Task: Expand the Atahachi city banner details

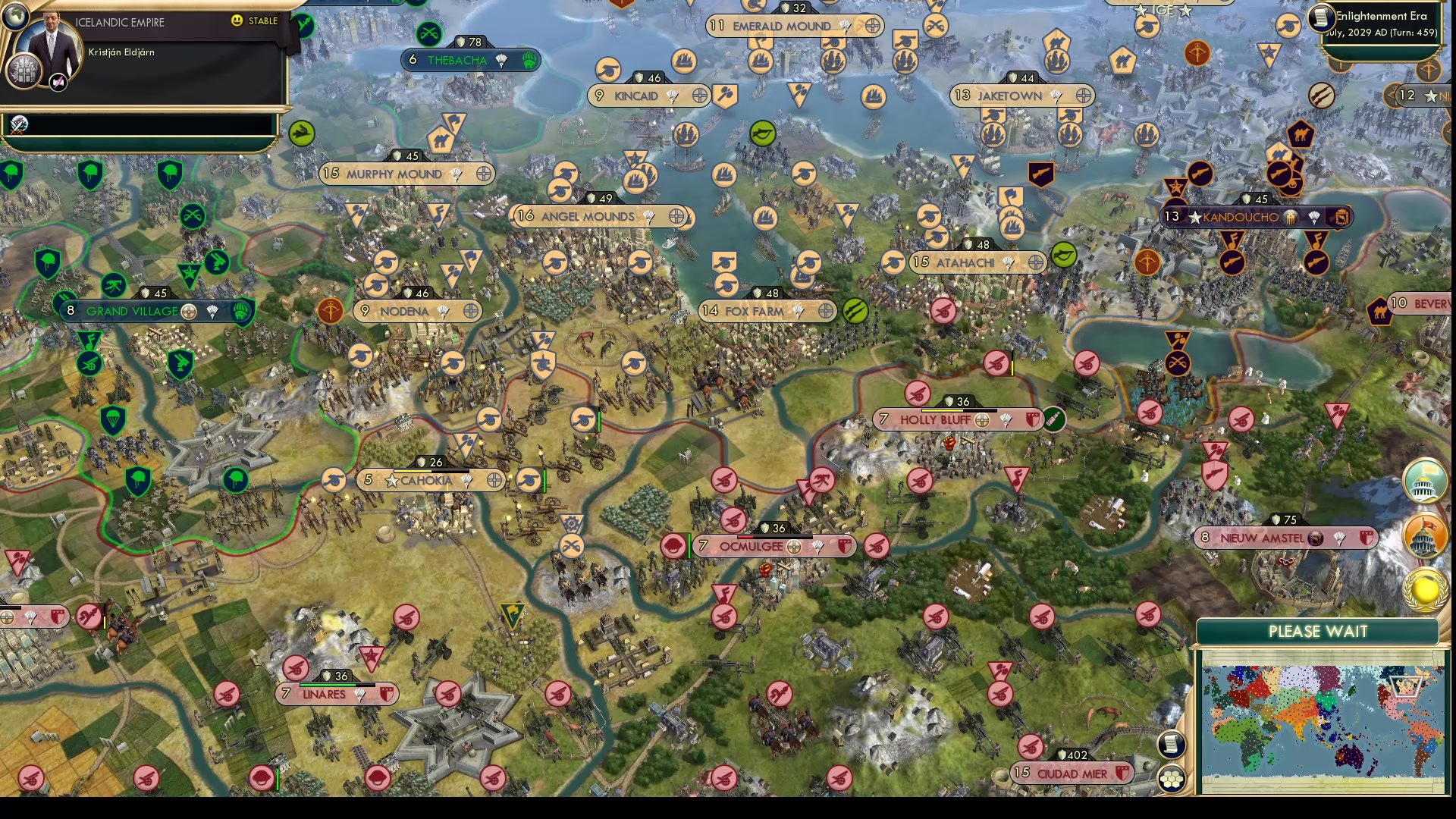Action: tap(976, 262)
